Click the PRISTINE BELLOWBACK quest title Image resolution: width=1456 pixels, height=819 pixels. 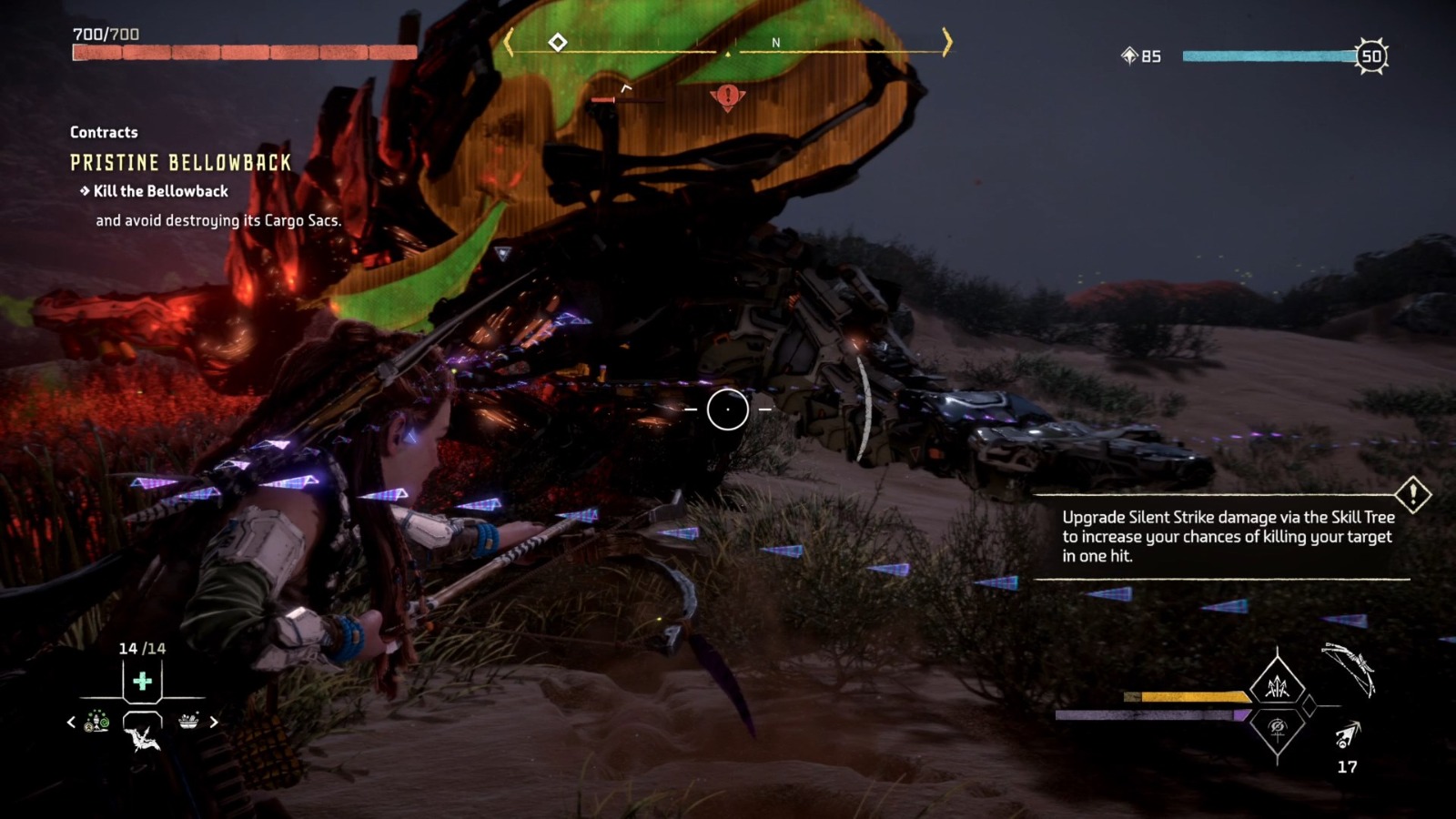pos(178,163)
